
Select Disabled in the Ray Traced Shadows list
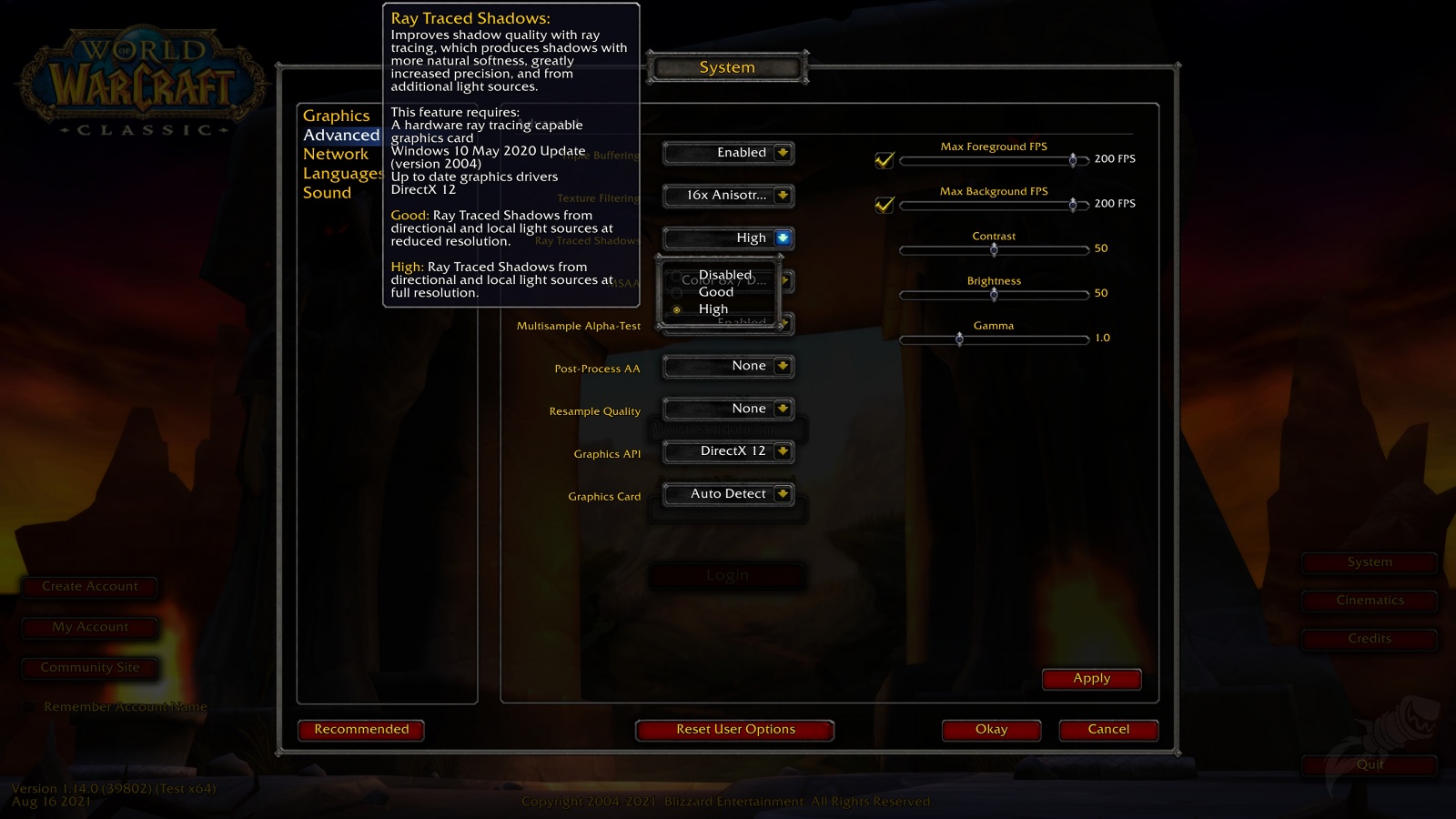(724, 275)
